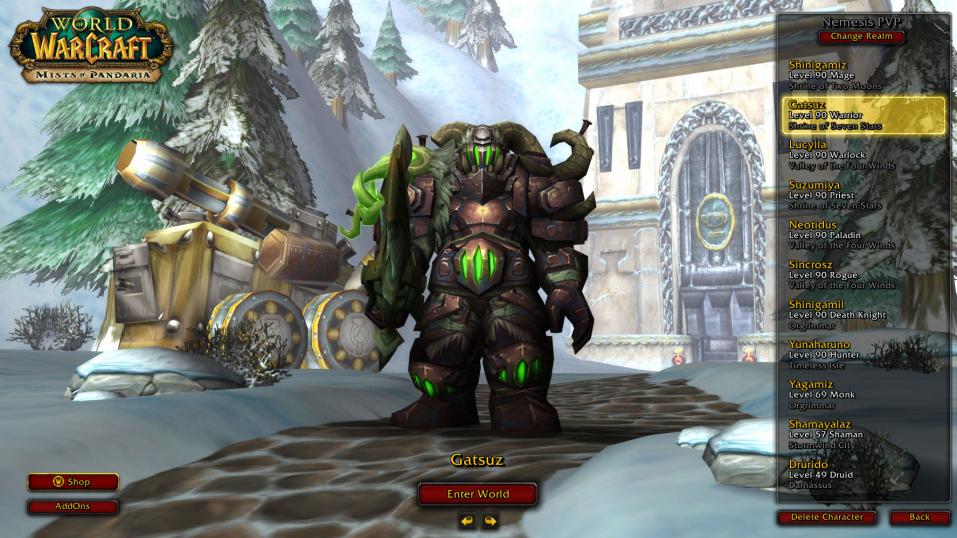The height and width of the screenshot is (538, 957).
Task: Choose Sincrosz the Rogue
Action: pyautogui.click(x=862, y=275)
